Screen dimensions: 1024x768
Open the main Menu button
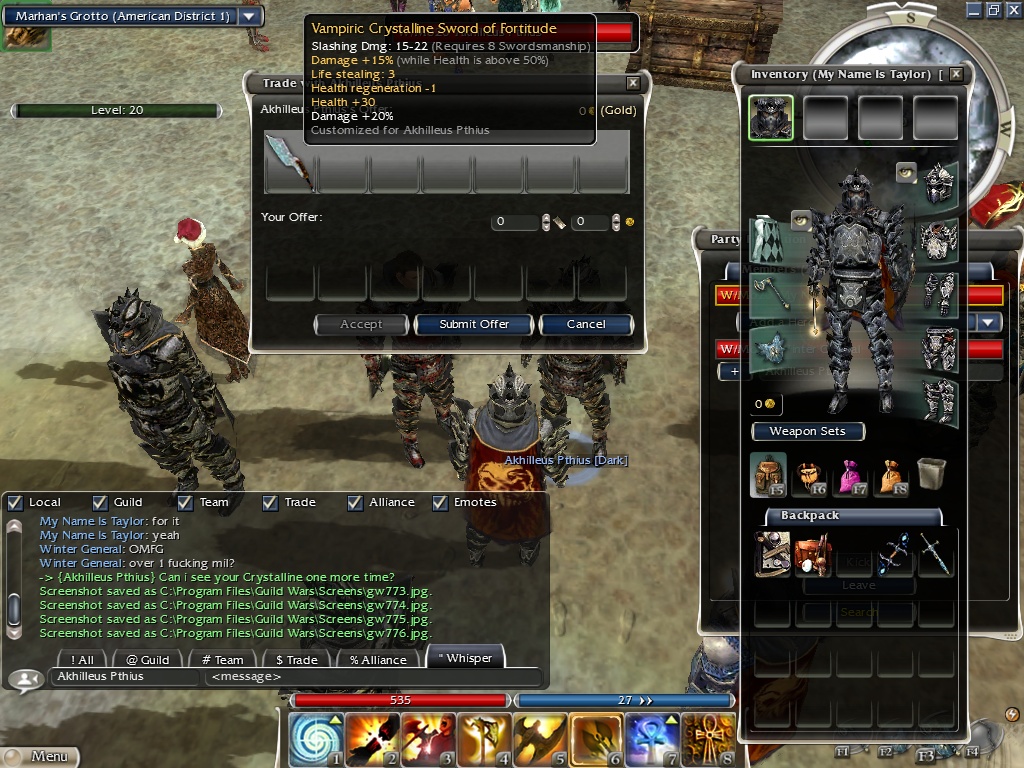pyautogui.click(x=40, y=757)
